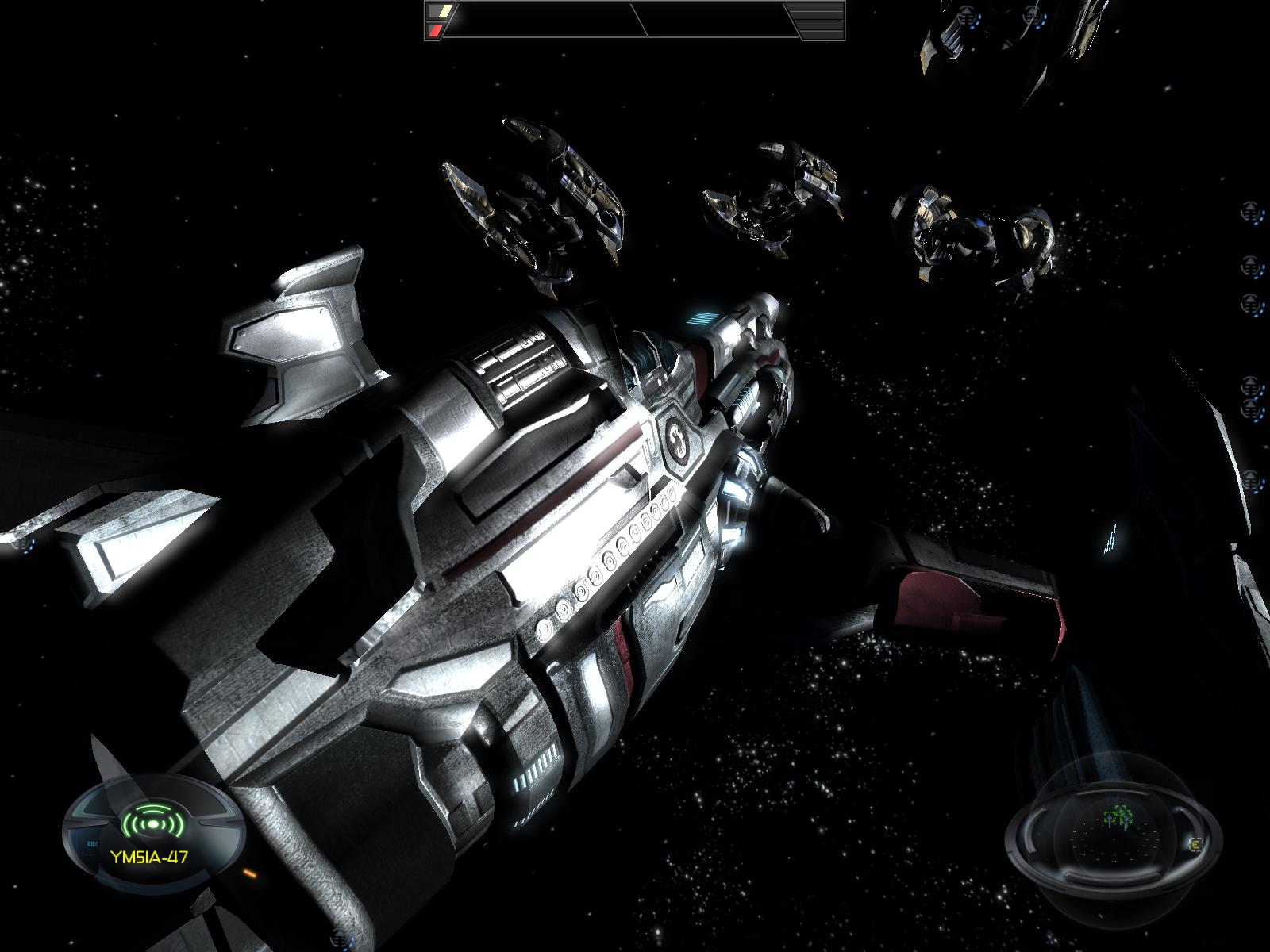Toggle the yellow indicator in the top bar
This screenshot has height=952, width=1270.
coord(441,13)
